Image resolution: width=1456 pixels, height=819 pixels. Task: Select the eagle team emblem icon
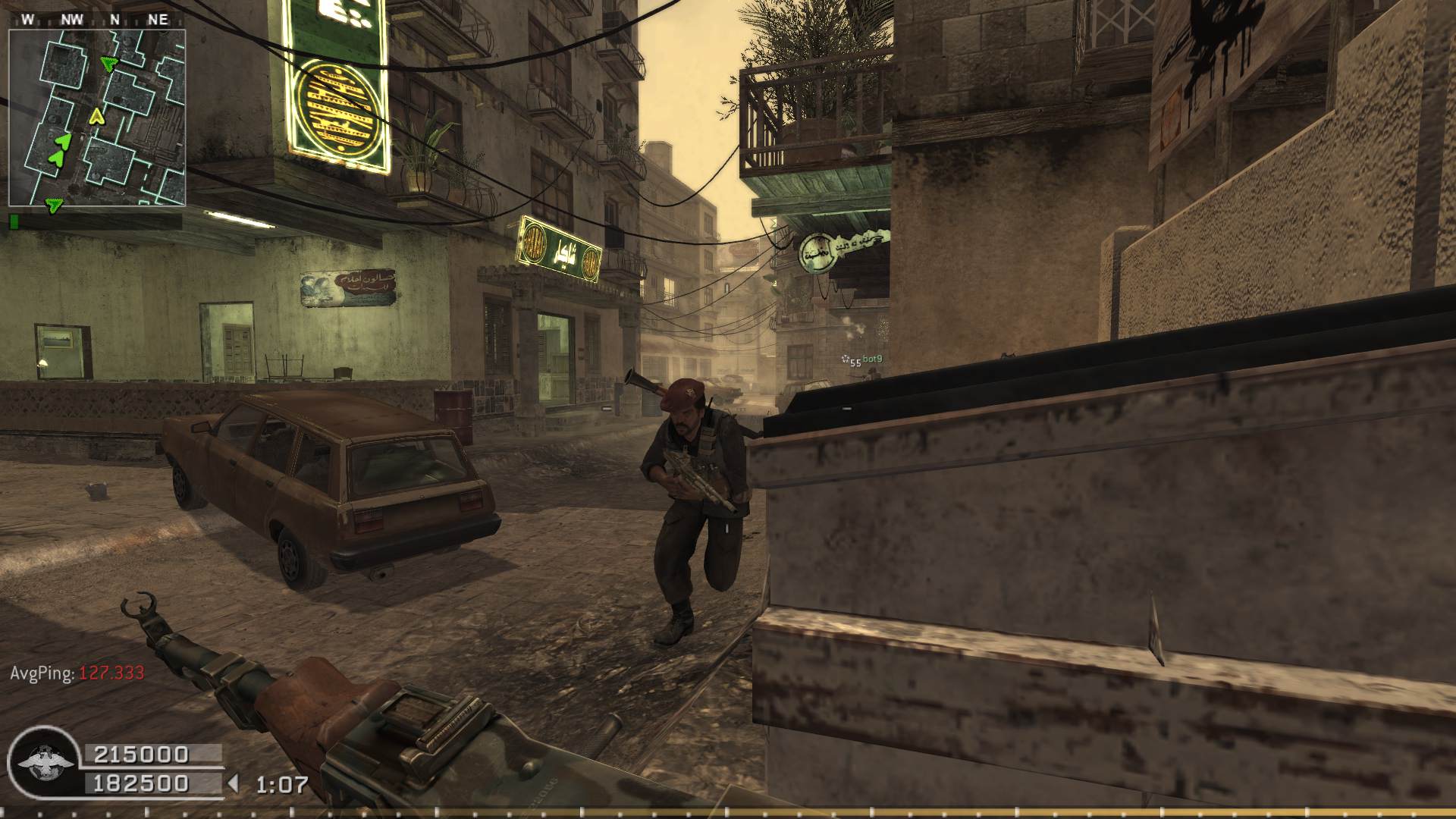click(x=42, y=762)
